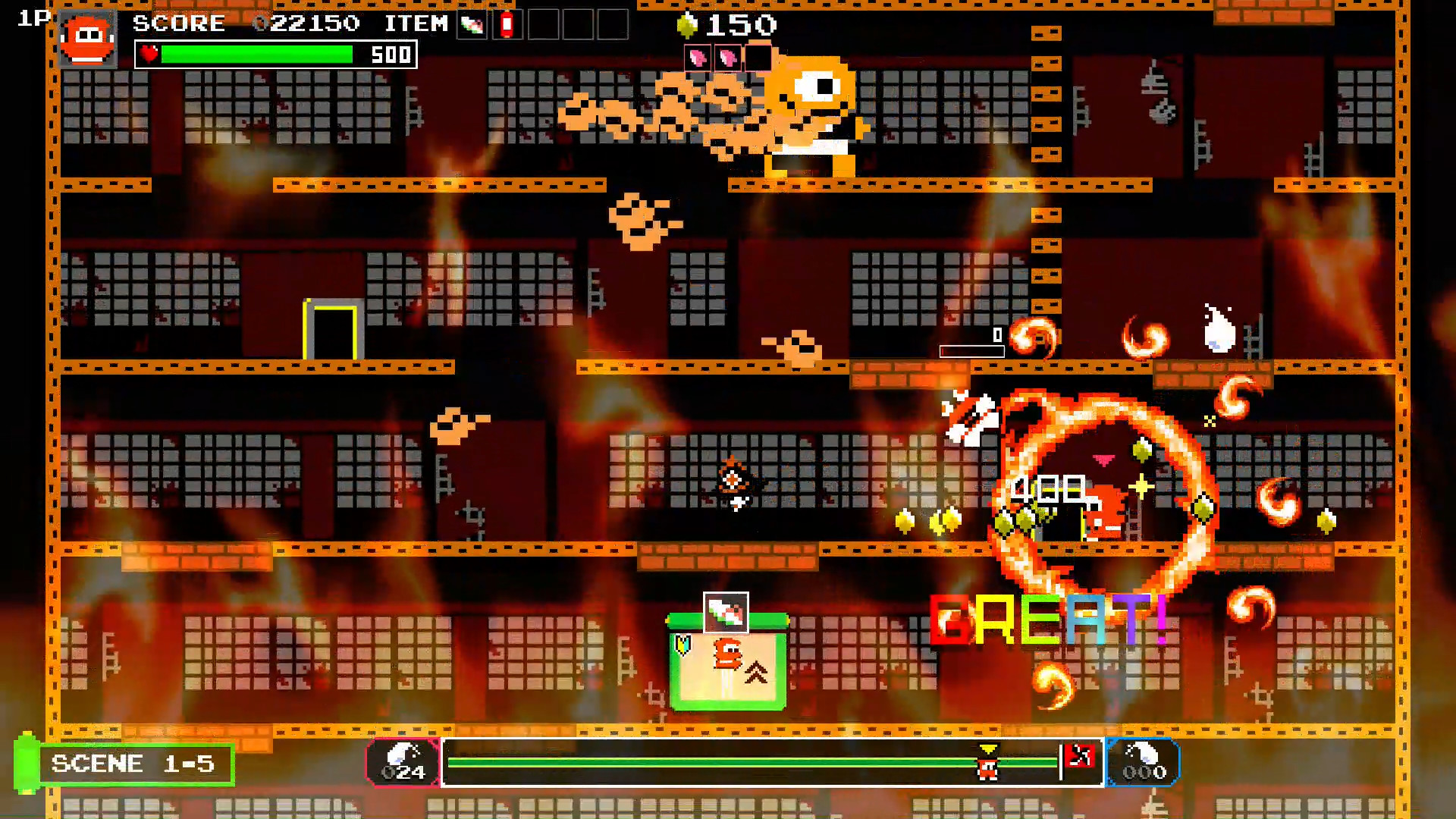Screen dimensions: 1456x819
Task: Click the green health bar showing 500
Action: [x=258, y=55]
